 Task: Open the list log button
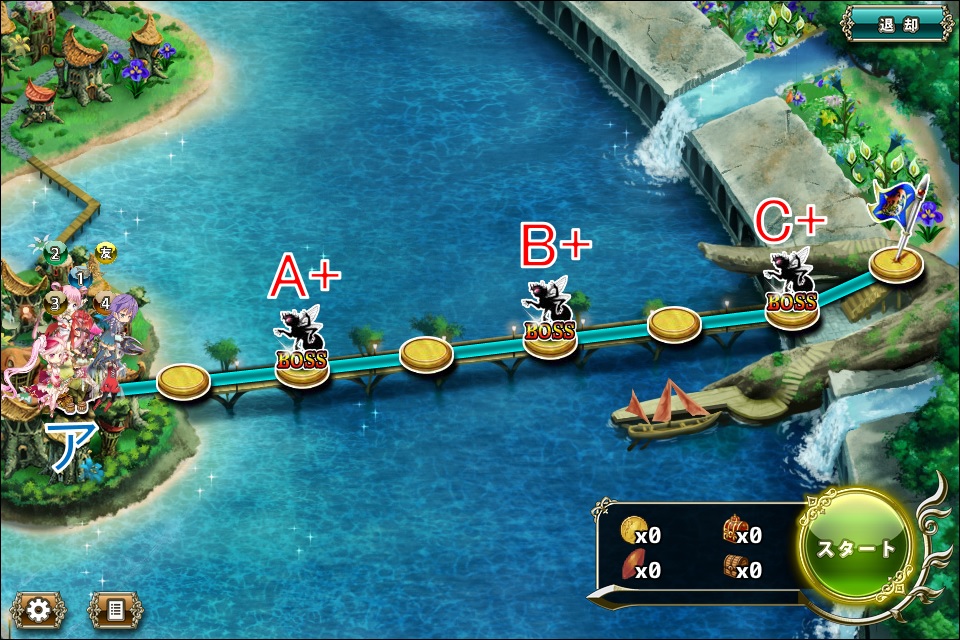click(115, 609)
